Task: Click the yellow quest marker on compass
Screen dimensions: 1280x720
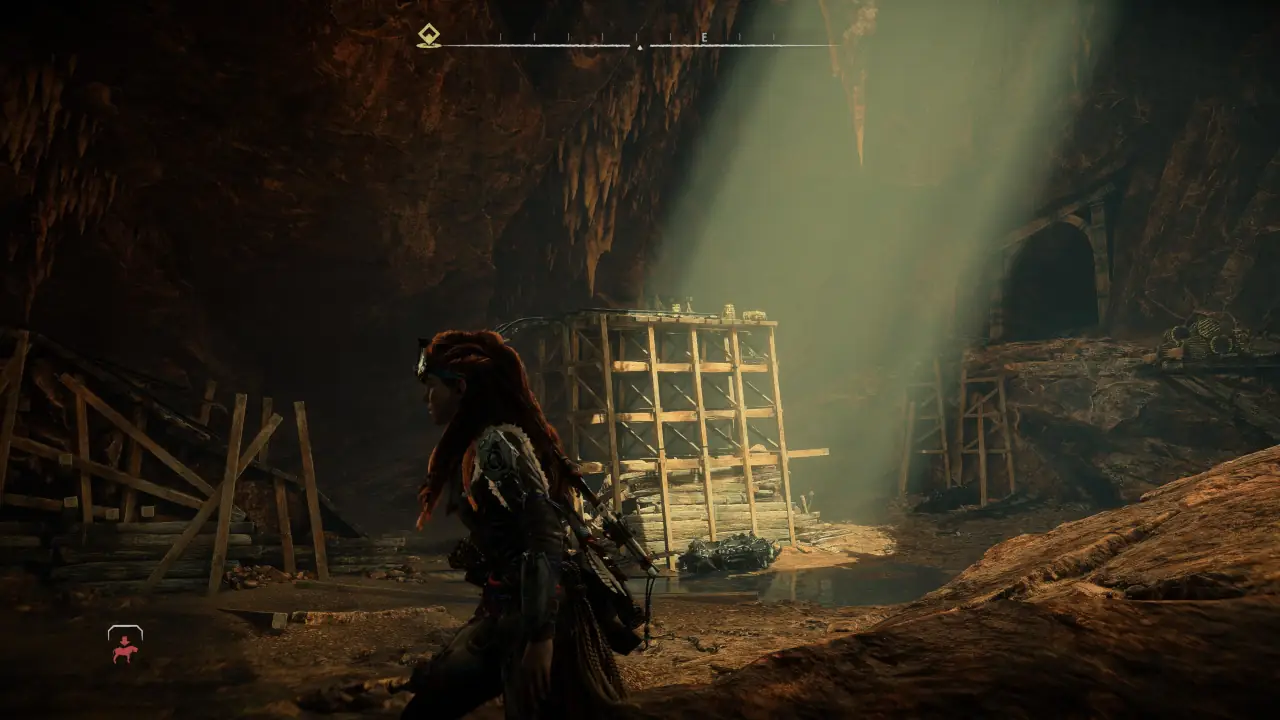Action: pos(429,36)
